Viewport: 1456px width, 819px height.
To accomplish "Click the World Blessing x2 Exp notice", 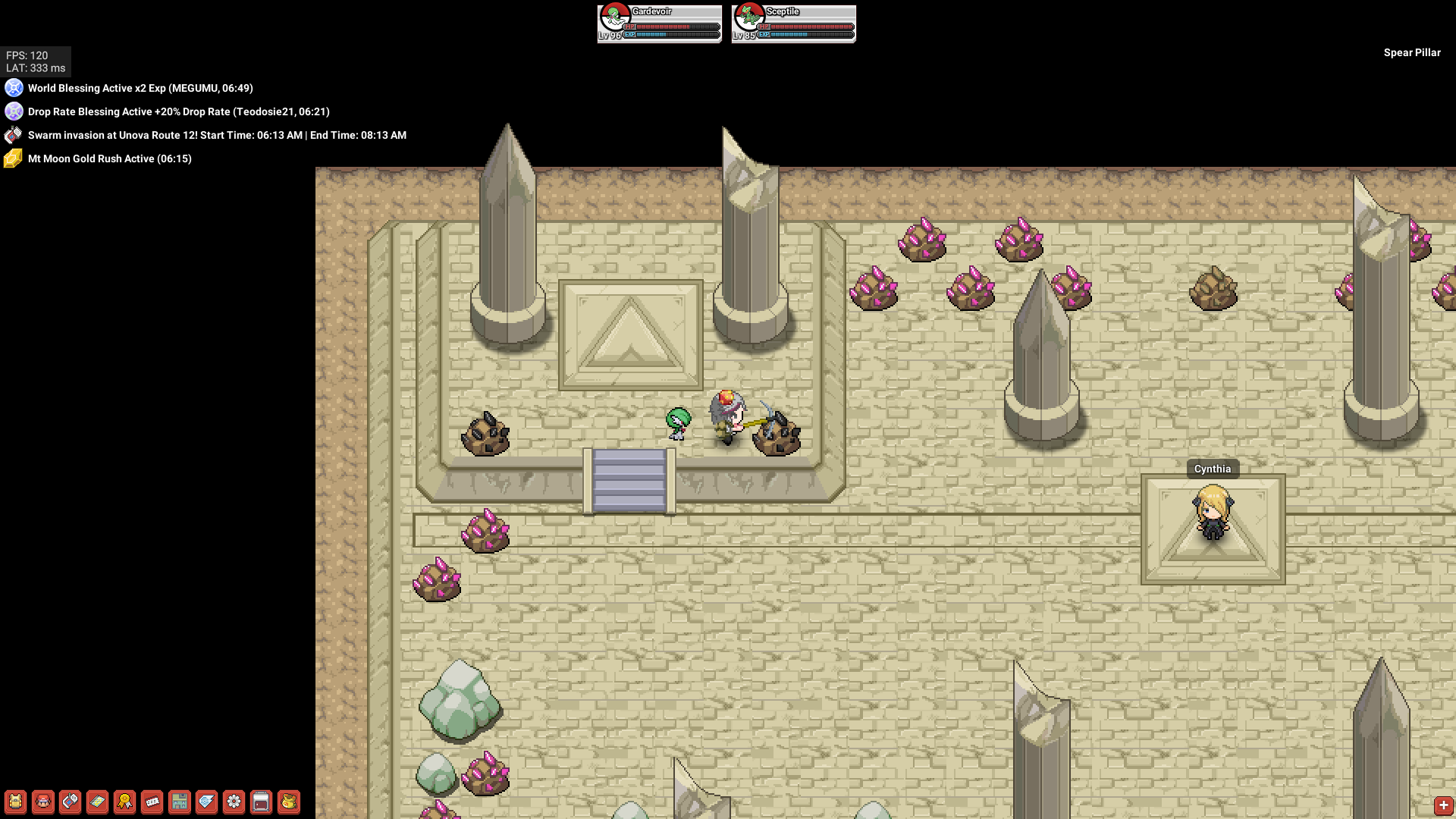I will pyautogui.click(x=140, y=88).
